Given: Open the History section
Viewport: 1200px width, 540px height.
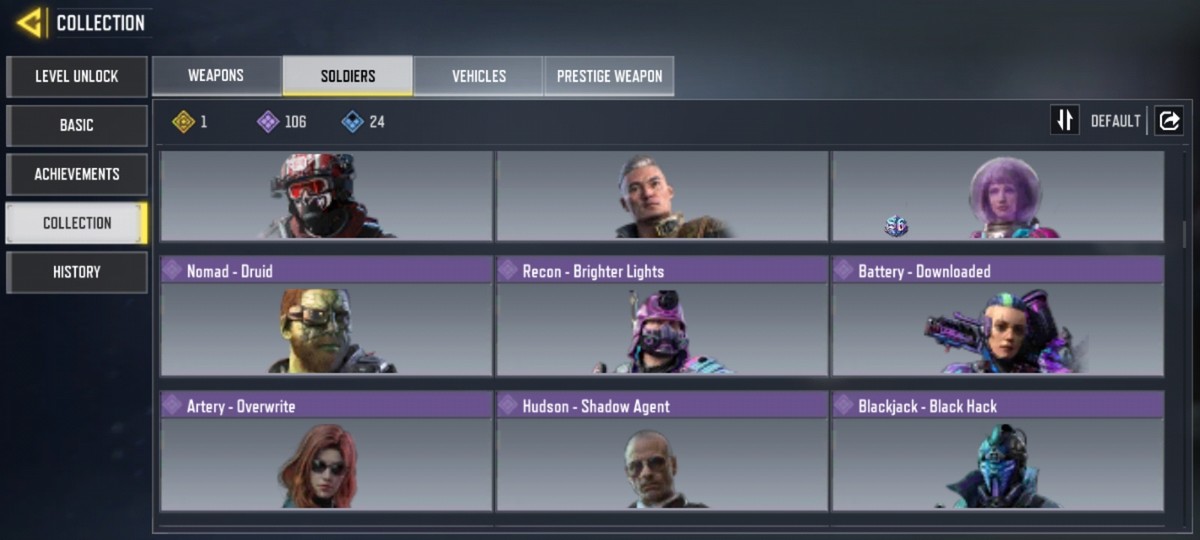Looking at the screenshot, I should point(77,272).
